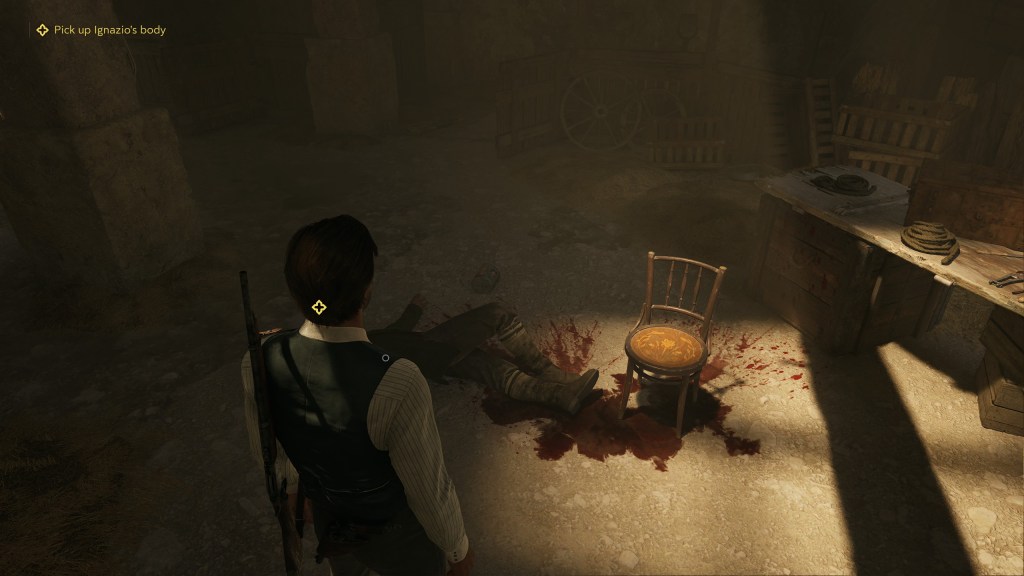Select the "Pick up Ignazio's body" objective tracker
Screen dimensions: 1024x576
point(100,30)
